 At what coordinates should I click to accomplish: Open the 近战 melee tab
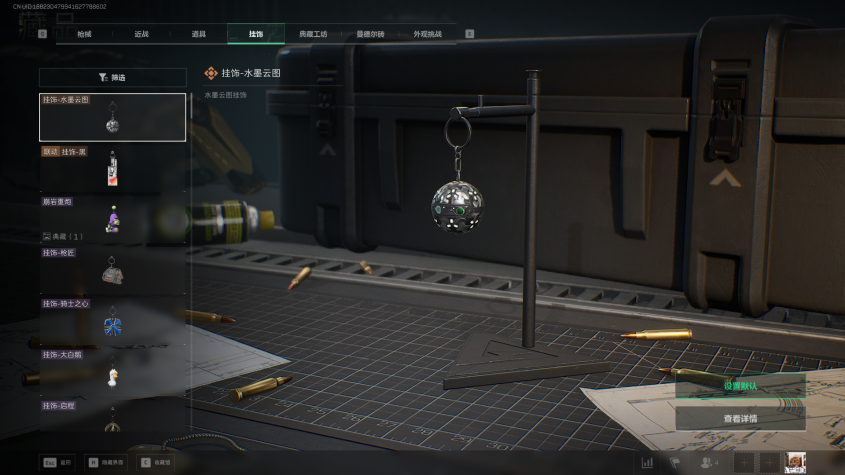(141, 34)
